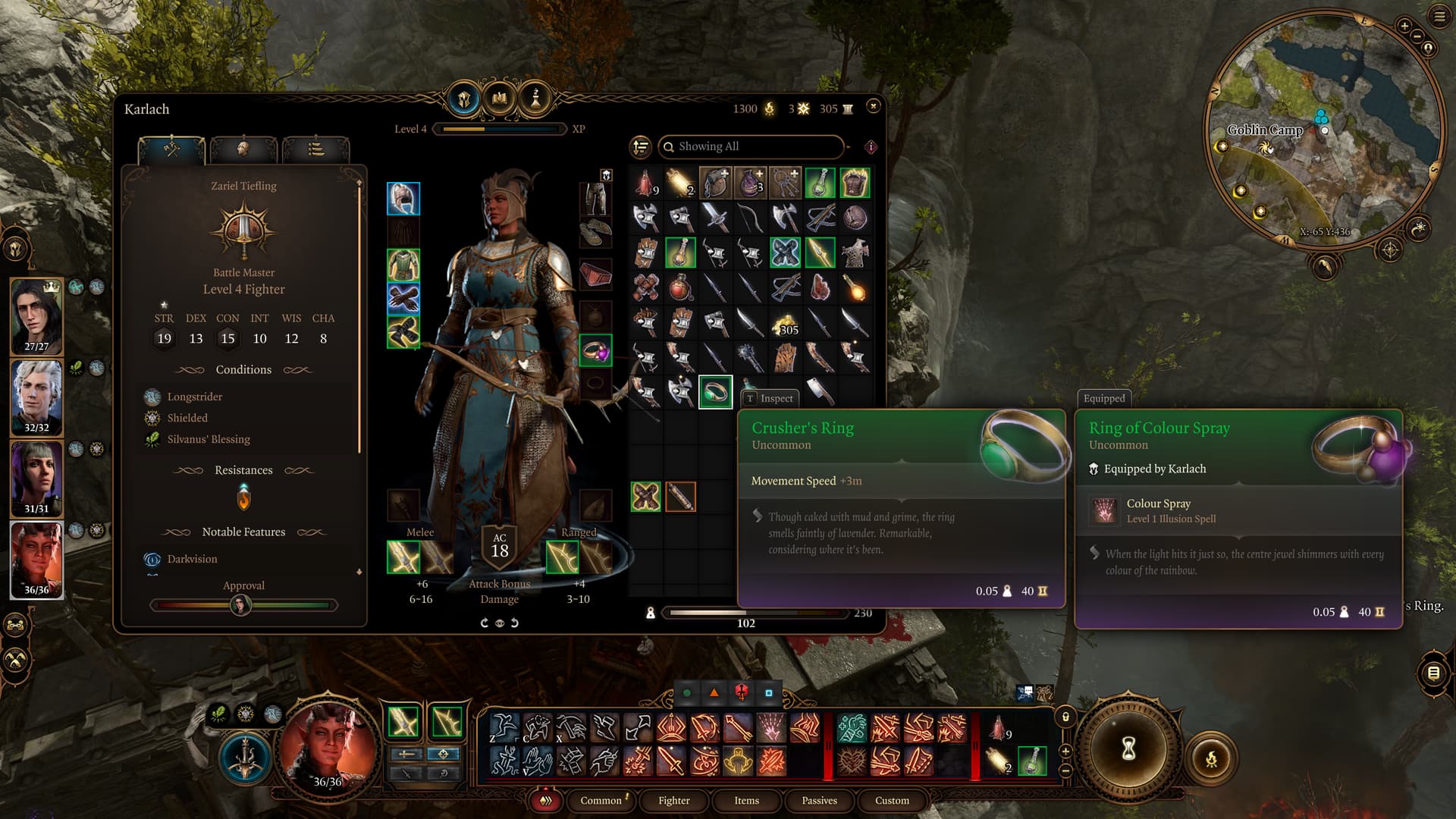Screen dimensions: 1456x819
Task: Zoom in the minimap with plus button
Action: tap(1404, 27)
